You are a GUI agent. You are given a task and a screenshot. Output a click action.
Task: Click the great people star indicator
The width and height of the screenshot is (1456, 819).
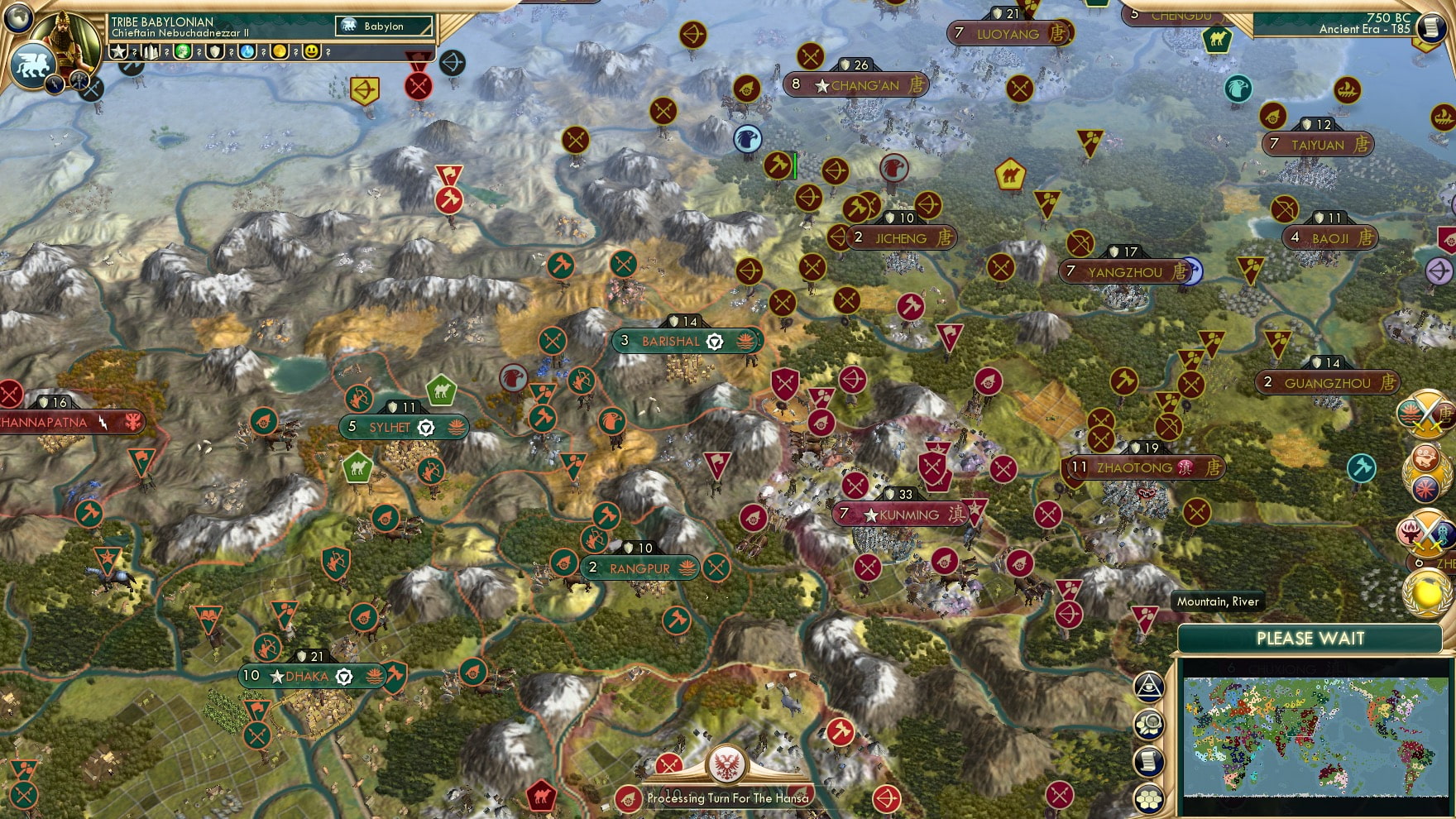point(120,53)
